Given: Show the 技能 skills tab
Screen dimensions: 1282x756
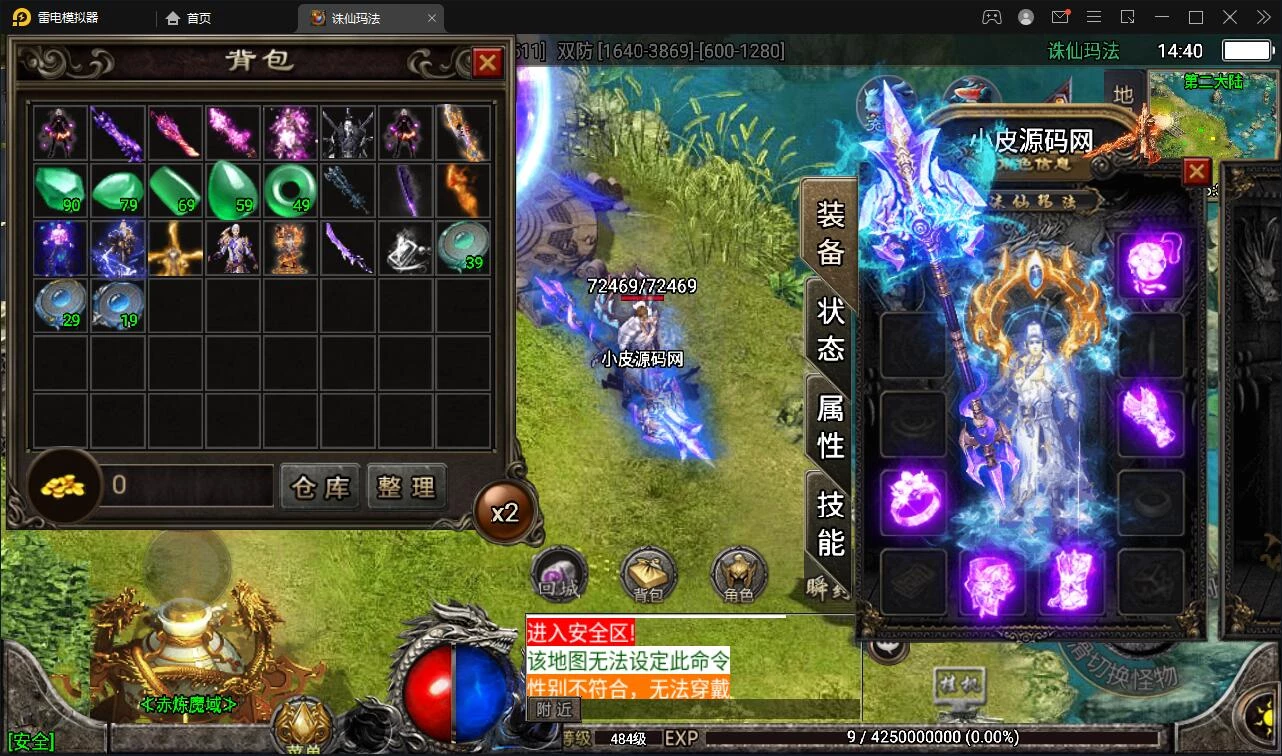Looking at the screenshot, I should click(x=830, y=522).
